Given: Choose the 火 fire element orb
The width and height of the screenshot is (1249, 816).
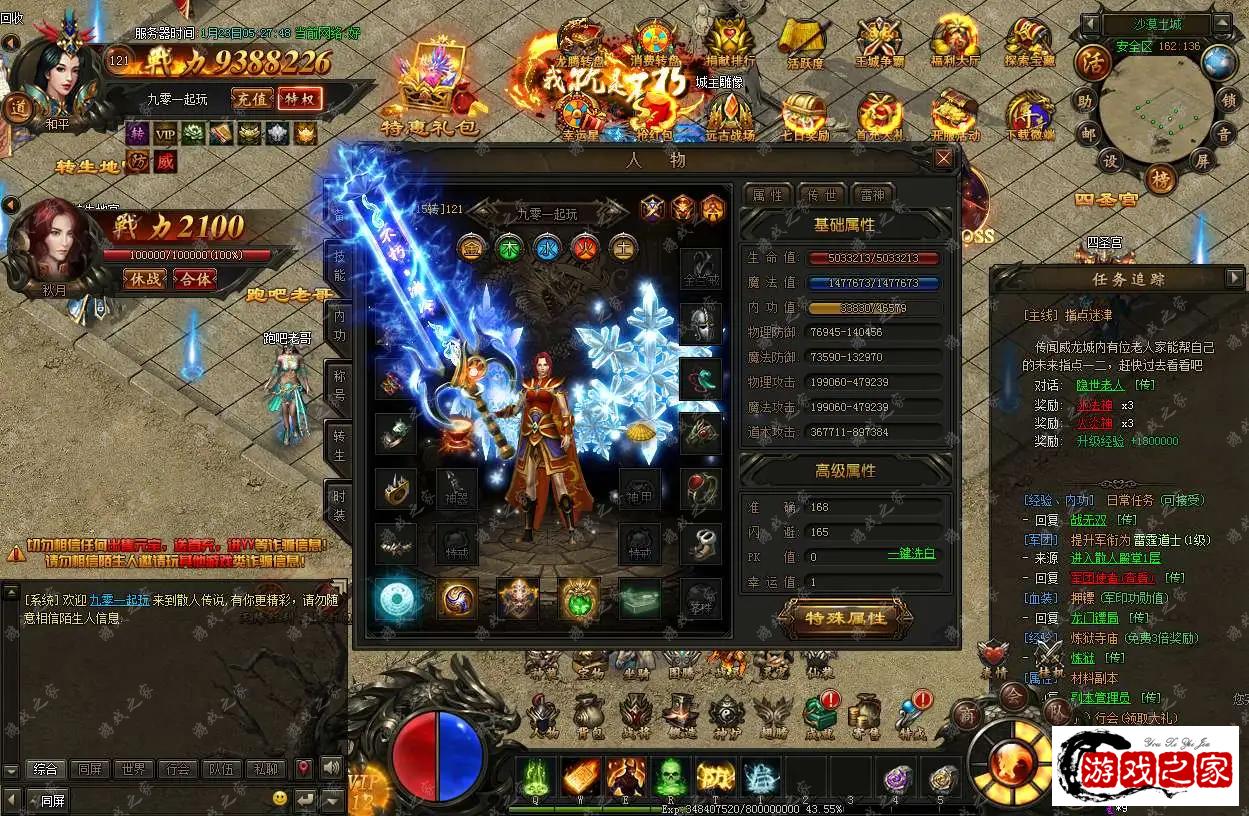Looking at the screenshot, I should [585, 247].
